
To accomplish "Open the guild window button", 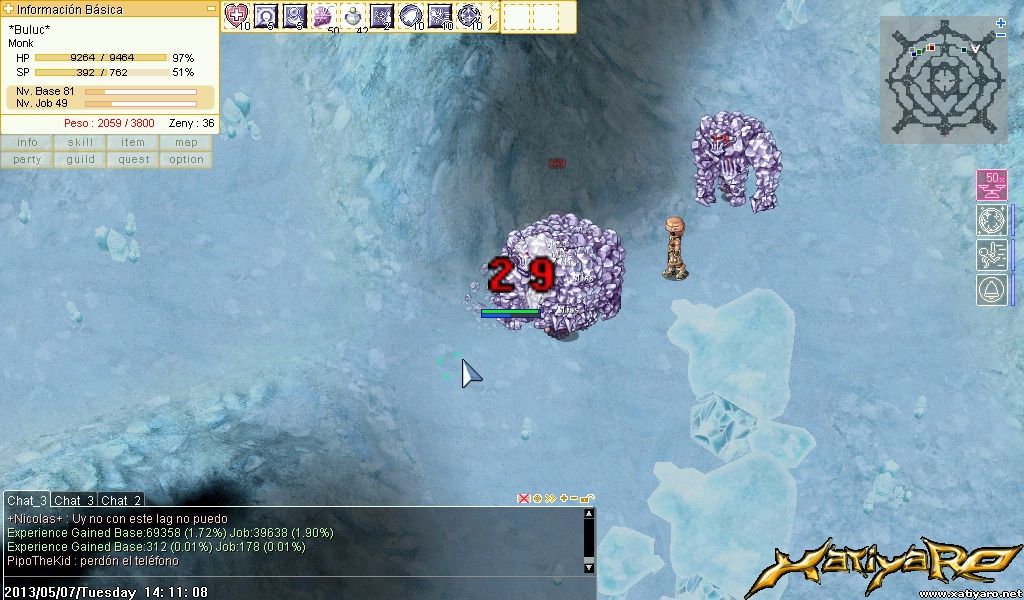I will [80, 160].
